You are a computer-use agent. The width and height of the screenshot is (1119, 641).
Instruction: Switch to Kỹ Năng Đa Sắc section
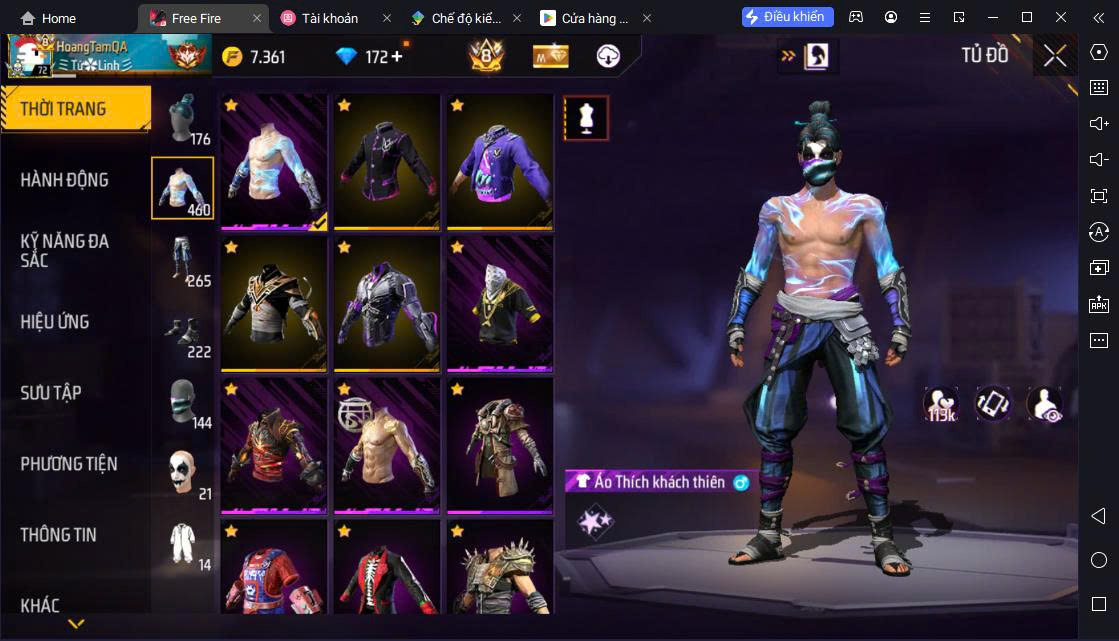(65, 250)
